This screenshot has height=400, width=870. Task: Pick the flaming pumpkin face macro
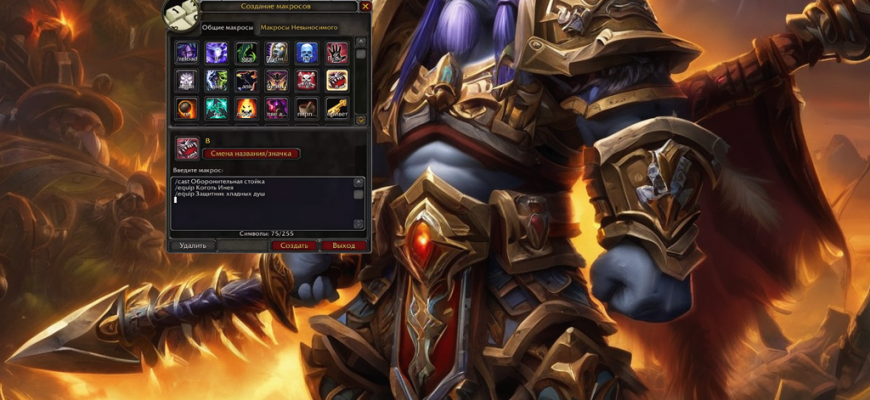click(x=246, y=108)
